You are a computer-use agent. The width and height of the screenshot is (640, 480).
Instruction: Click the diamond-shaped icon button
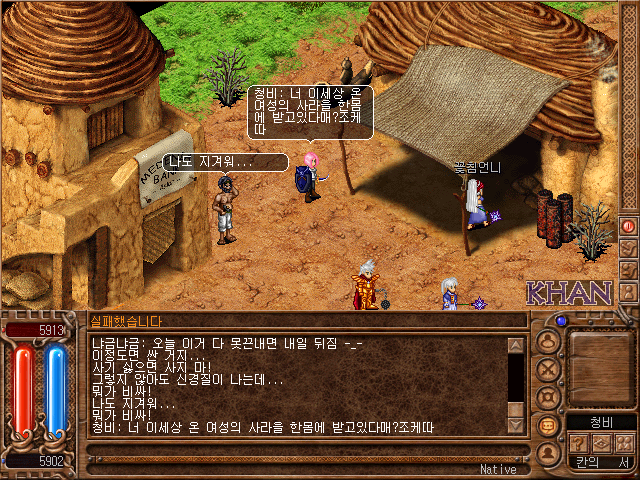(x=601, y=443)
